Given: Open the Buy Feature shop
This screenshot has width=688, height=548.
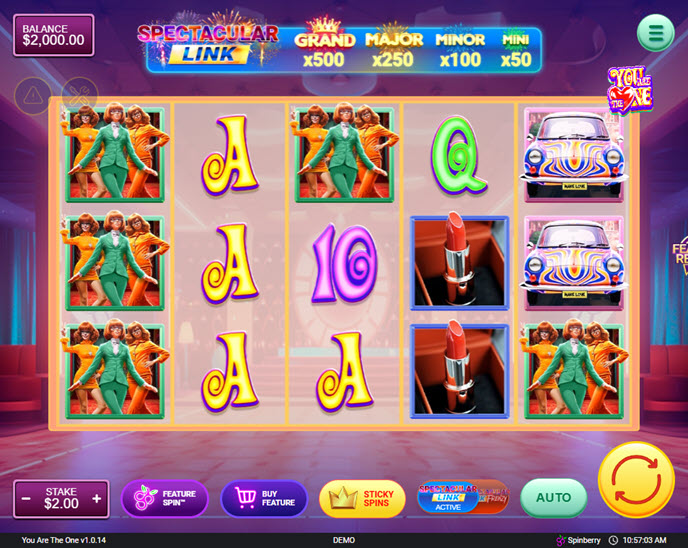Looking at the screenshot, I should click(264, 498).
